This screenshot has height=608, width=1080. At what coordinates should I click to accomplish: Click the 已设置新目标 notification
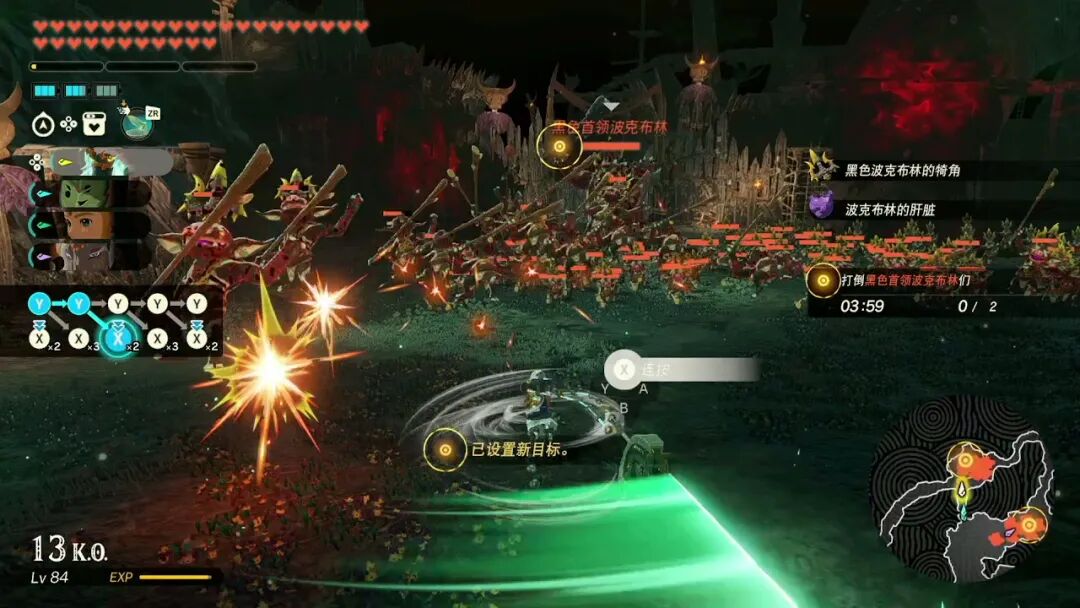coord(500,450)
